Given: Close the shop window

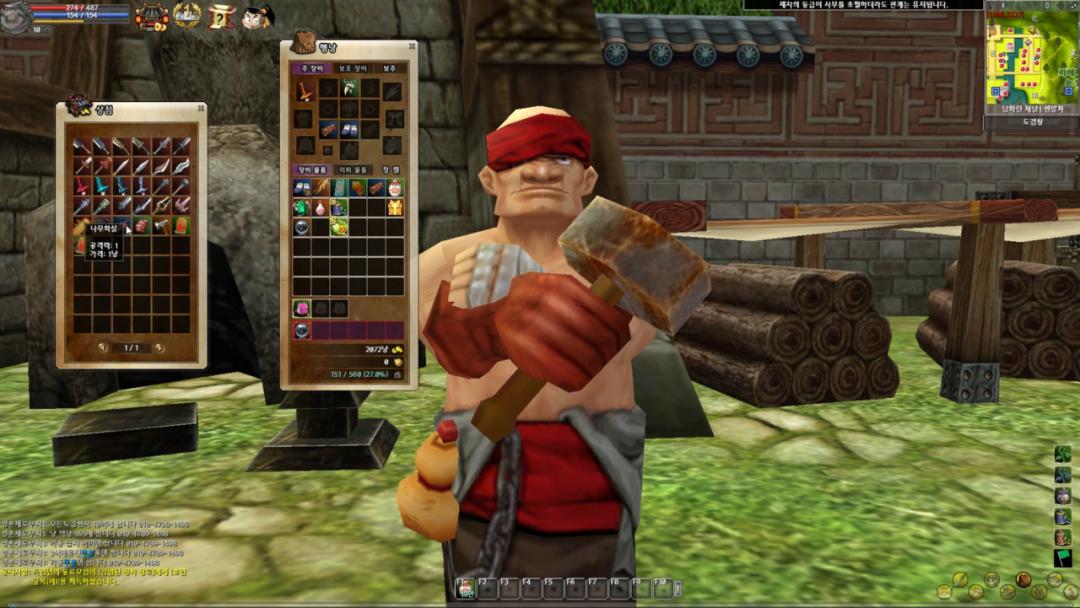Looking at the screenshot, I should 200,108.
